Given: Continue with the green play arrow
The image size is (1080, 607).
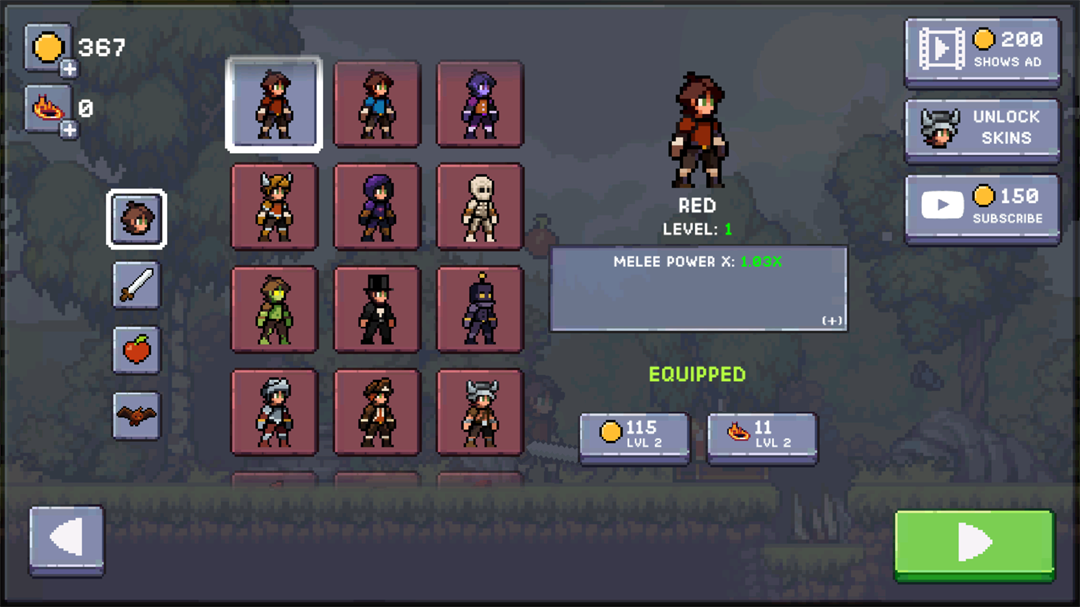Looking at the screenshot, I should [x=973, y=543].
